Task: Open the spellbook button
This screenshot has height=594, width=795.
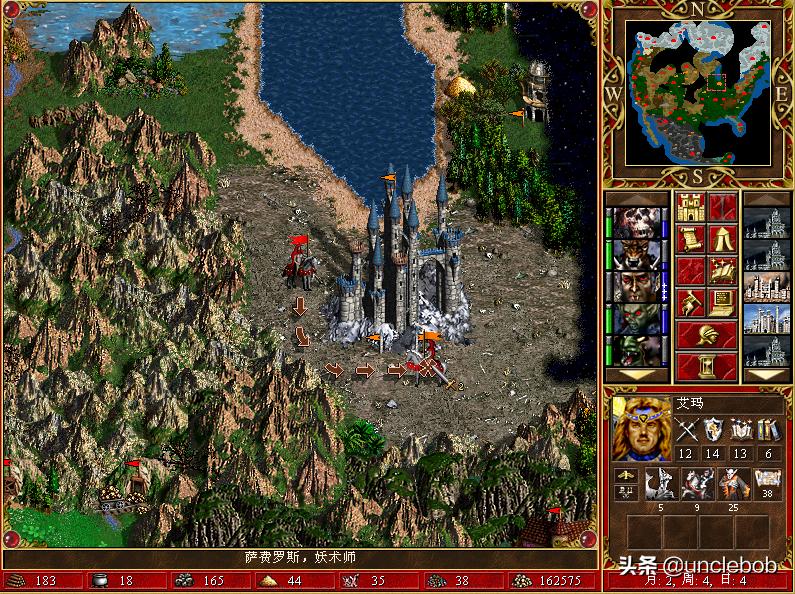Action: pos(723,270)
